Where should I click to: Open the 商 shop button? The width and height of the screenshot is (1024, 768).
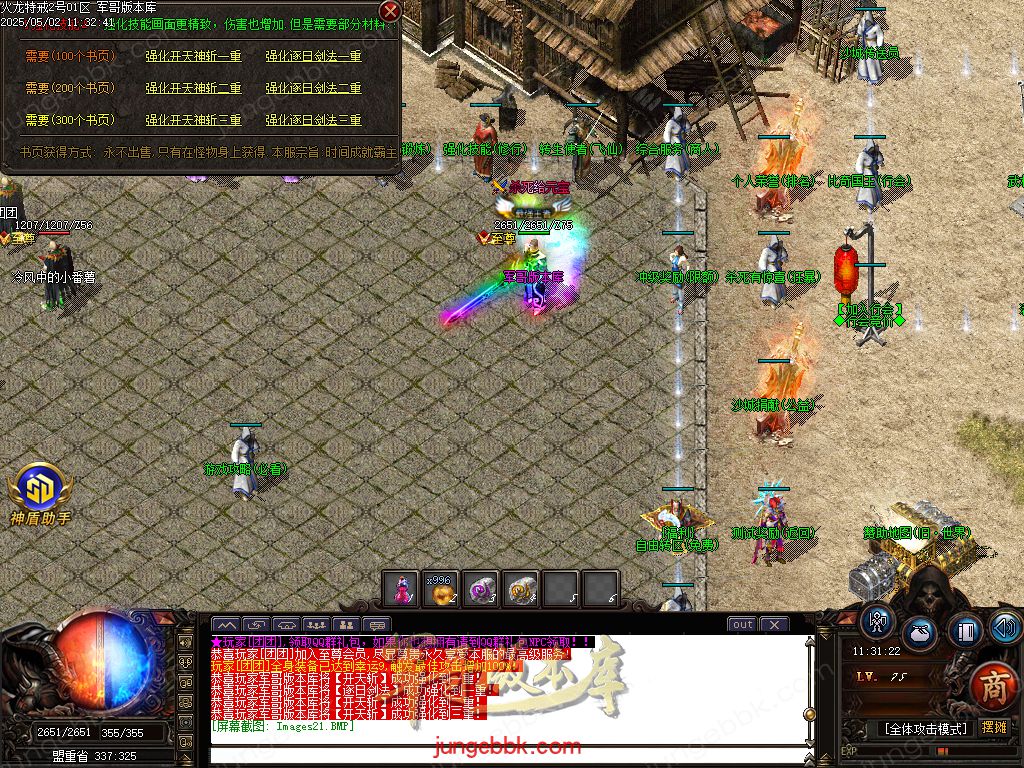tap(993, 687)
